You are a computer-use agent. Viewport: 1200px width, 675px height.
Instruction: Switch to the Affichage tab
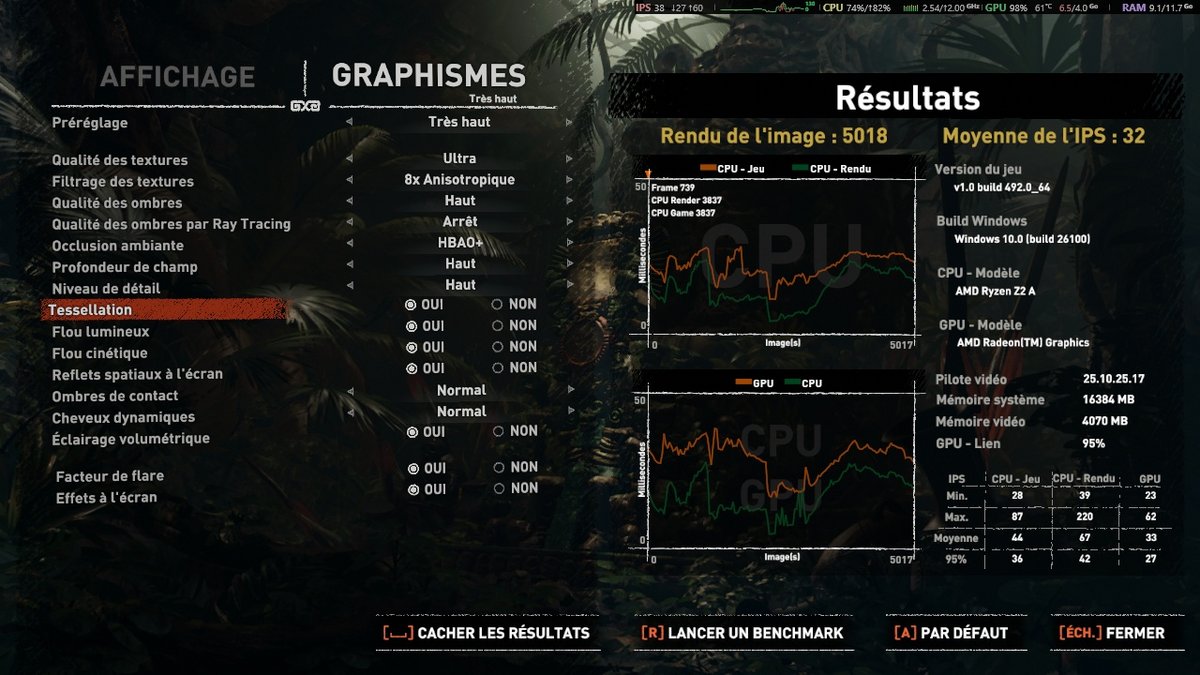click(x=177, y=76)
